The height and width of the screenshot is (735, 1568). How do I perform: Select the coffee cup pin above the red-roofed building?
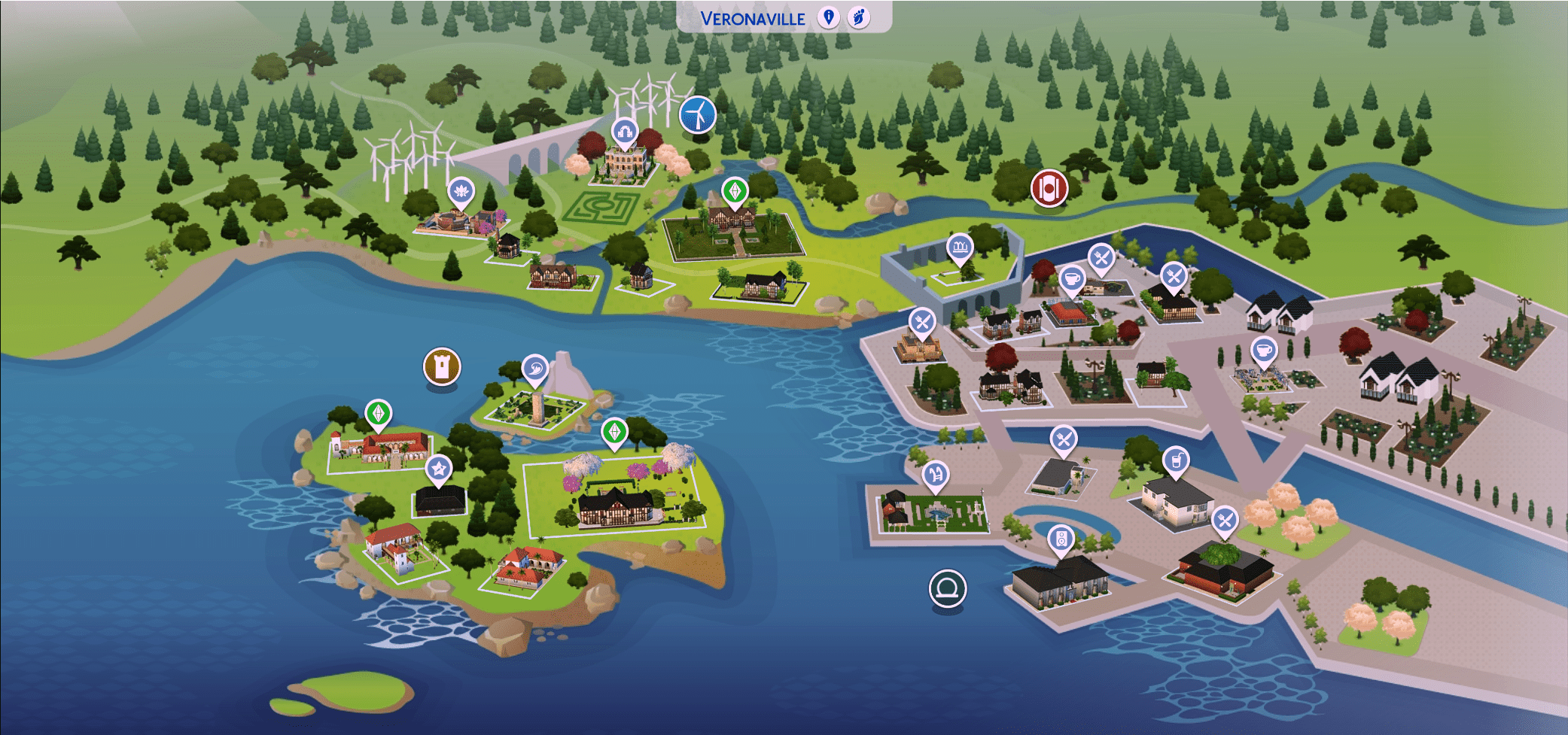[1072, 280]
